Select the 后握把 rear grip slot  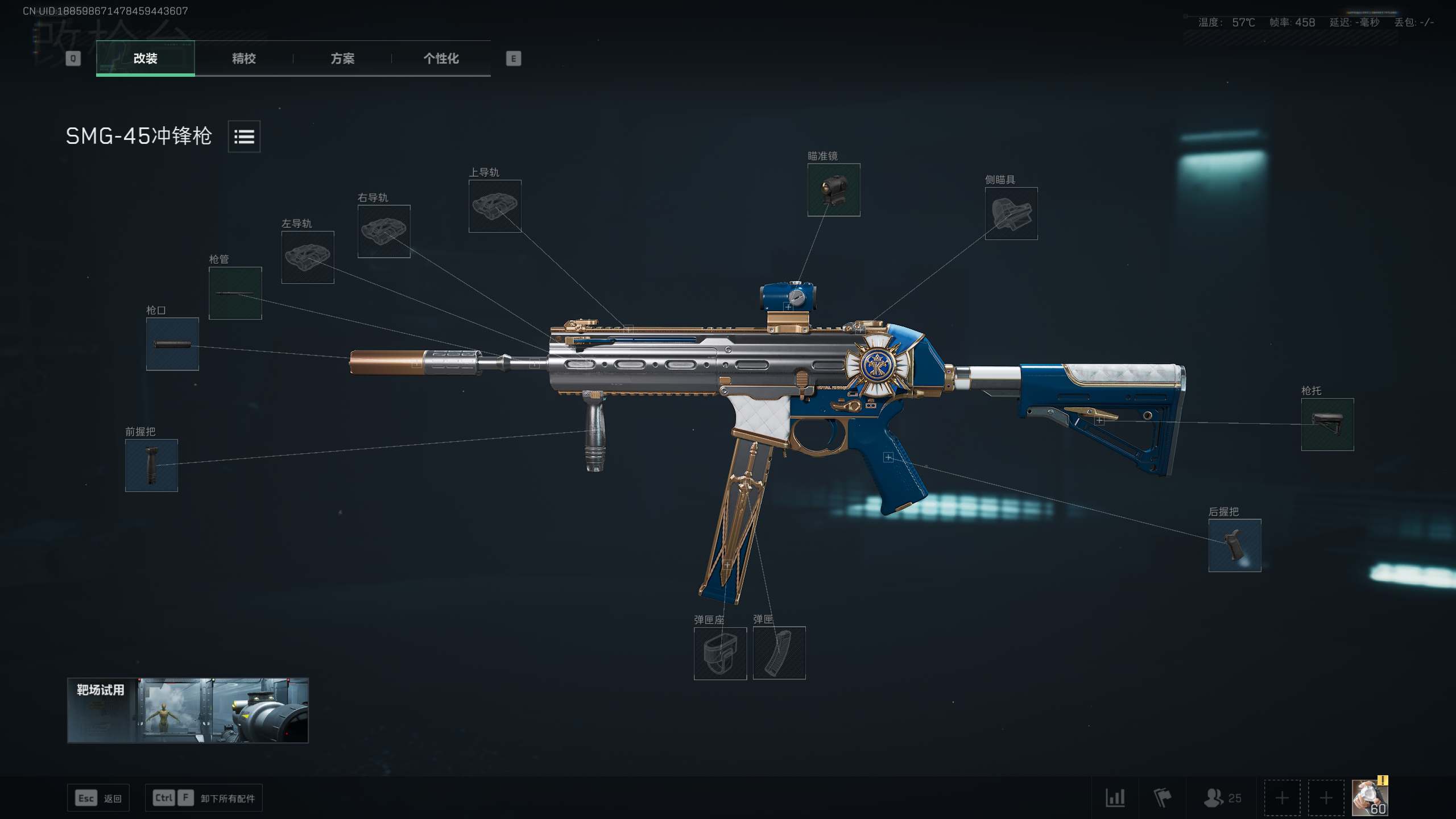[1235, 545]
